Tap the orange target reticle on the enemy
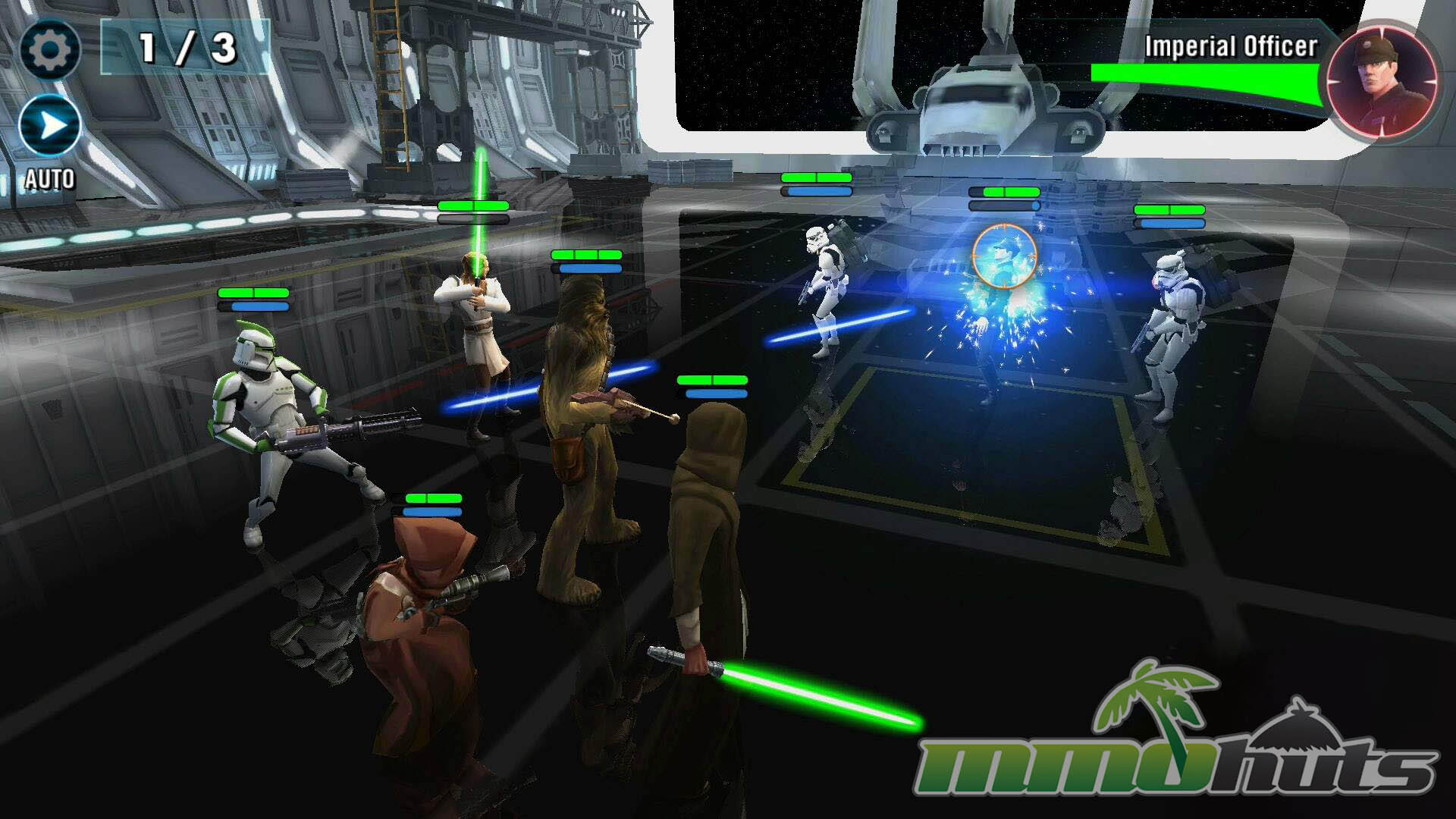 coord(1004,256)
